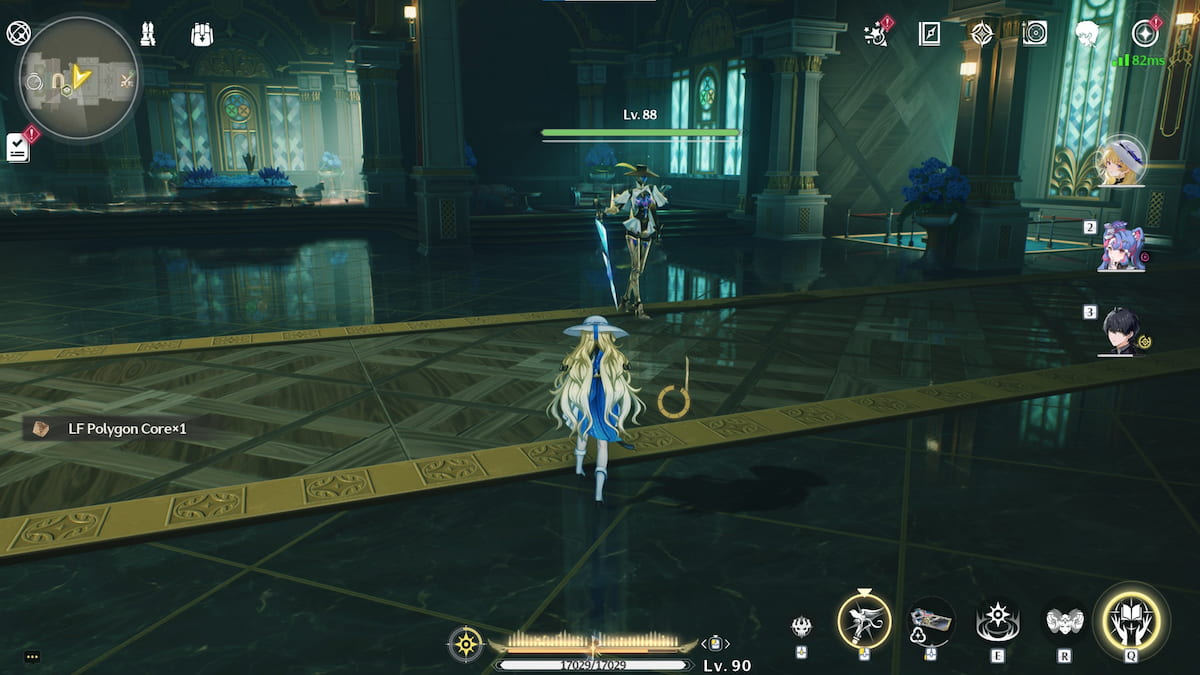
Task: Open the chat bubble button
Action: [x=32, y=657]
